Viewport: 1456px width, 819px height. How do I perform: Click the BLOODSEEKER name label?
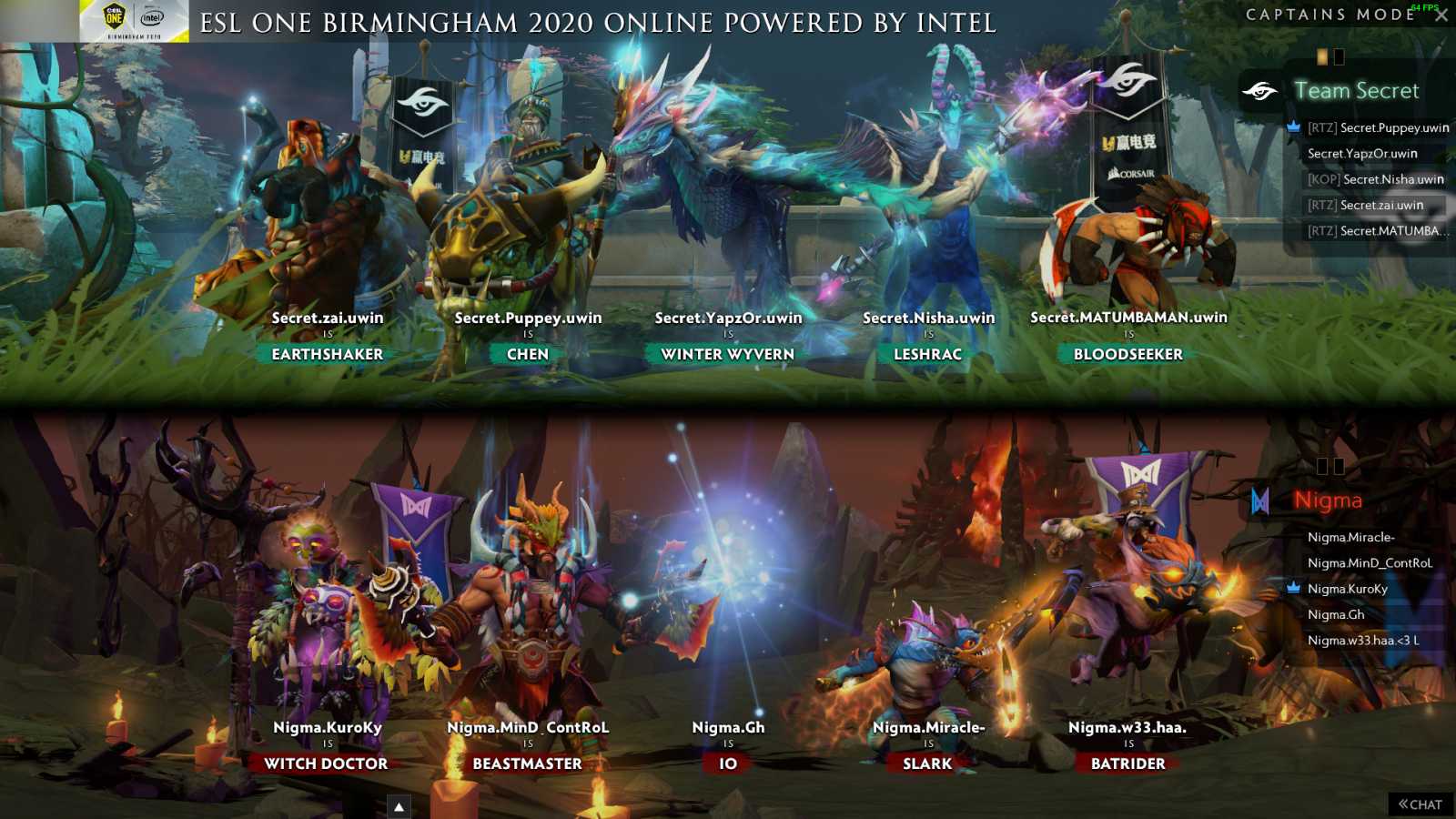click(1127, 354)
